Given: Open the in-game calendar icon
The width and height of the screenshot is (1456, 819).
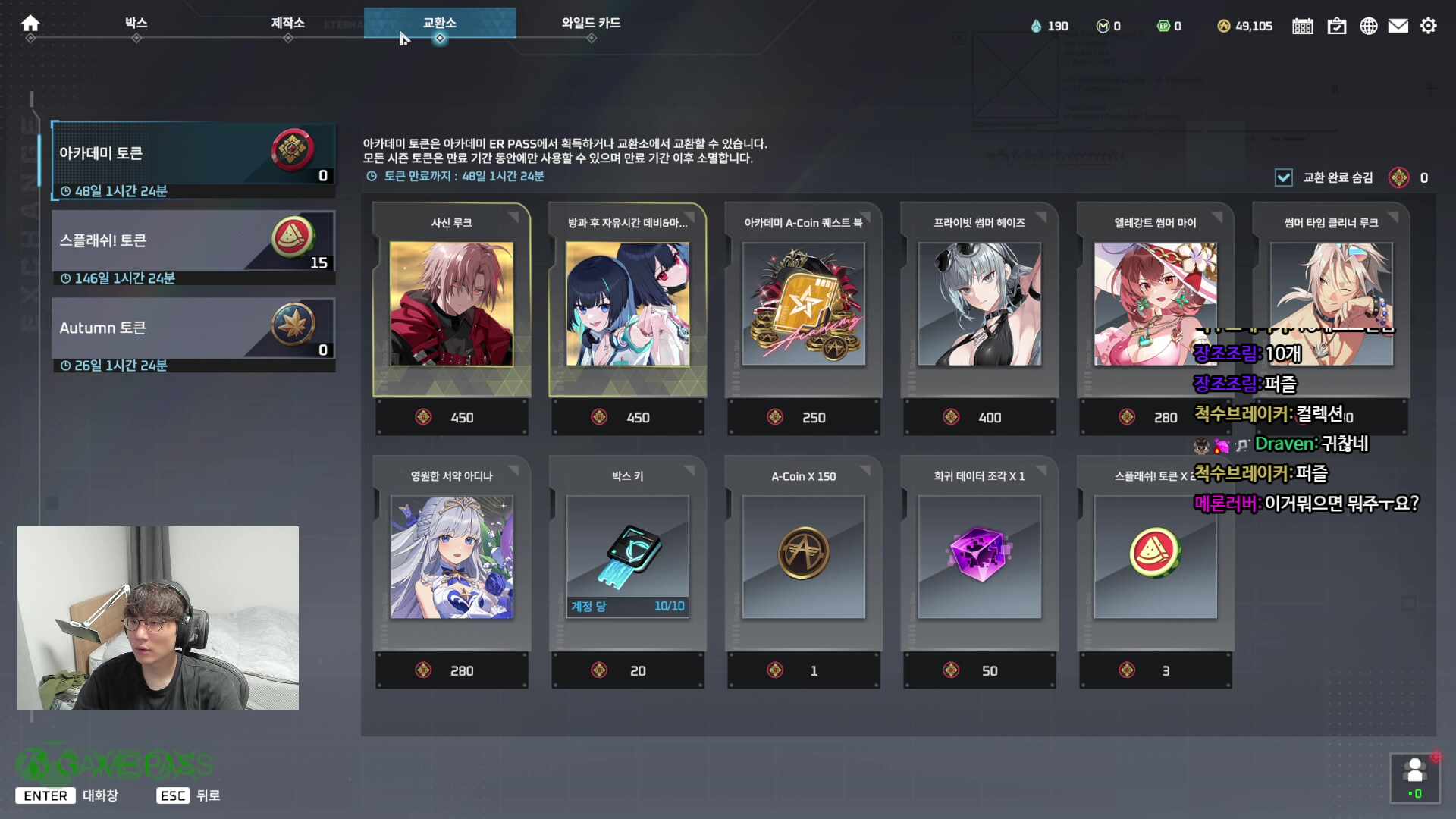Looking at the screenshot, I should [1302, 25].
